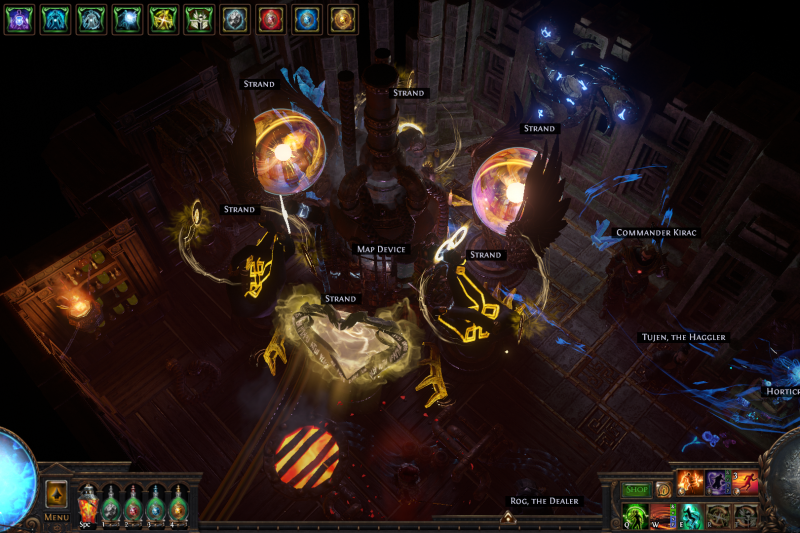Image resolution: width=800 pixels, height=533 pixels.
Task: Click the purple figure buff icon
Action: pos(20,19)
